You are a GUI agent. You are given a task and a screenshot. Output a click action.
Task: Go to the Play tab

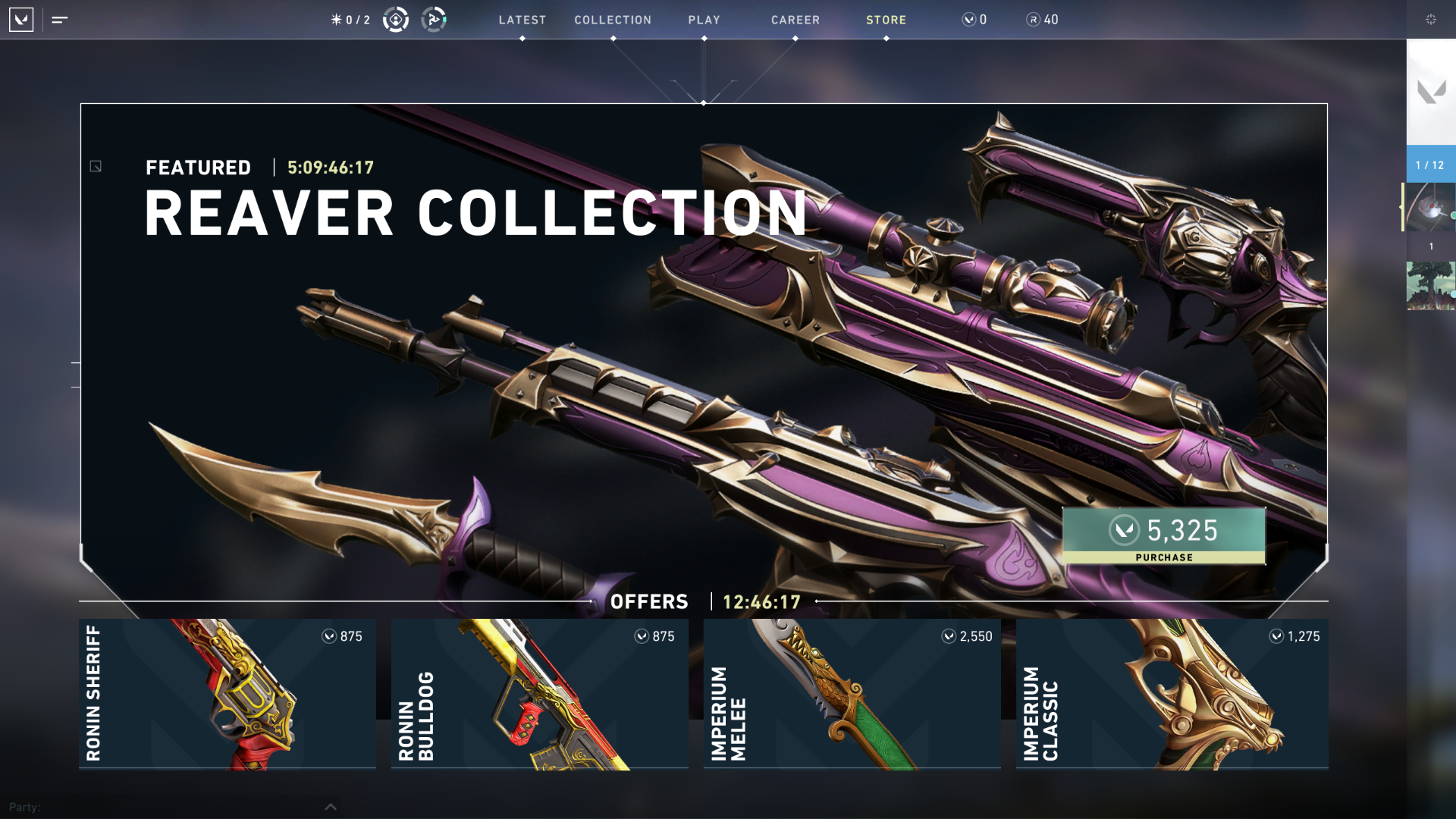click(x=704, y=20)
